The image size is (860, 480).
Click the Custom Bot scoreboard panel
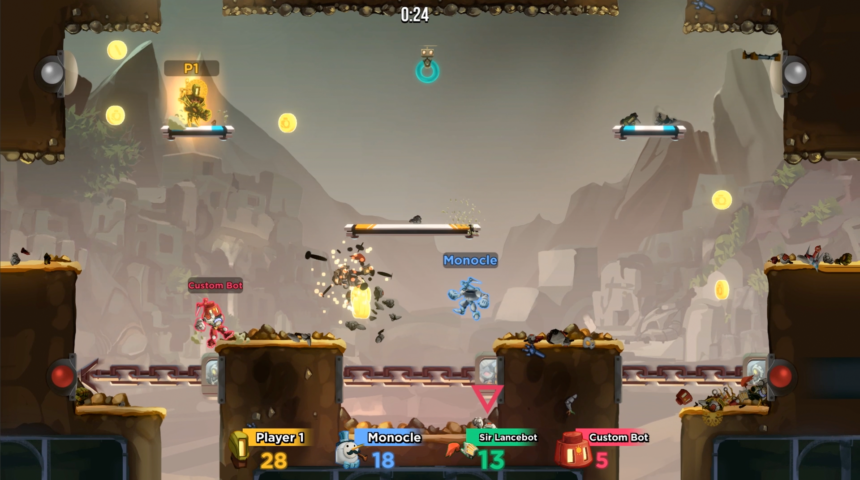pos(605,448)
